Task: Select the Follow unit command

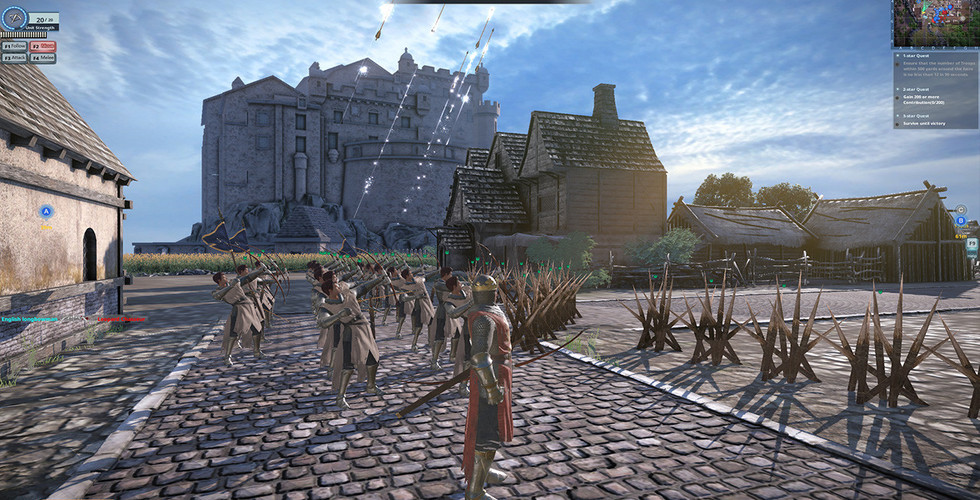Action: [x=14, y=45]
